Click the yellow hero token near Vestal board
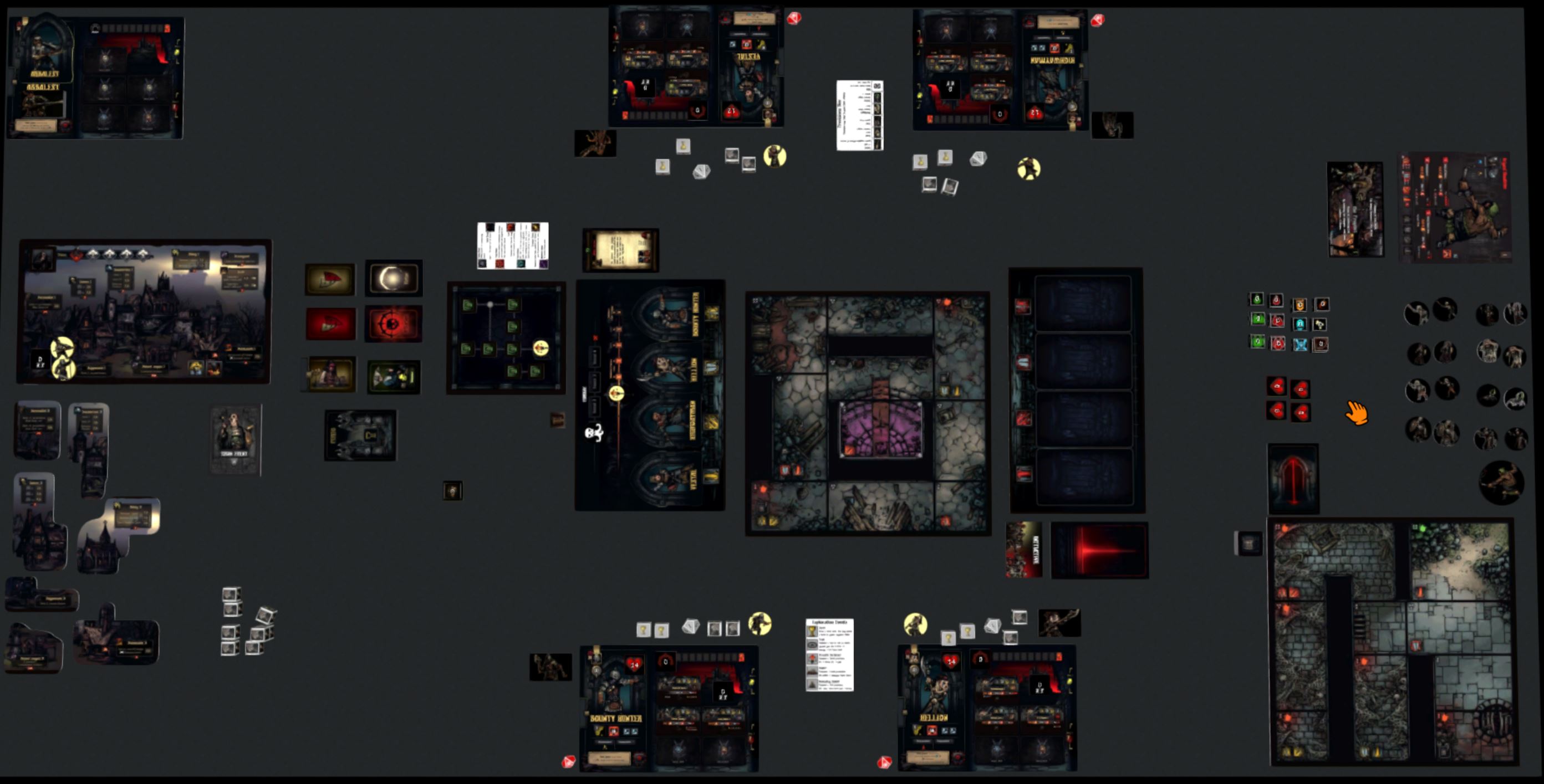 (774, 156)
